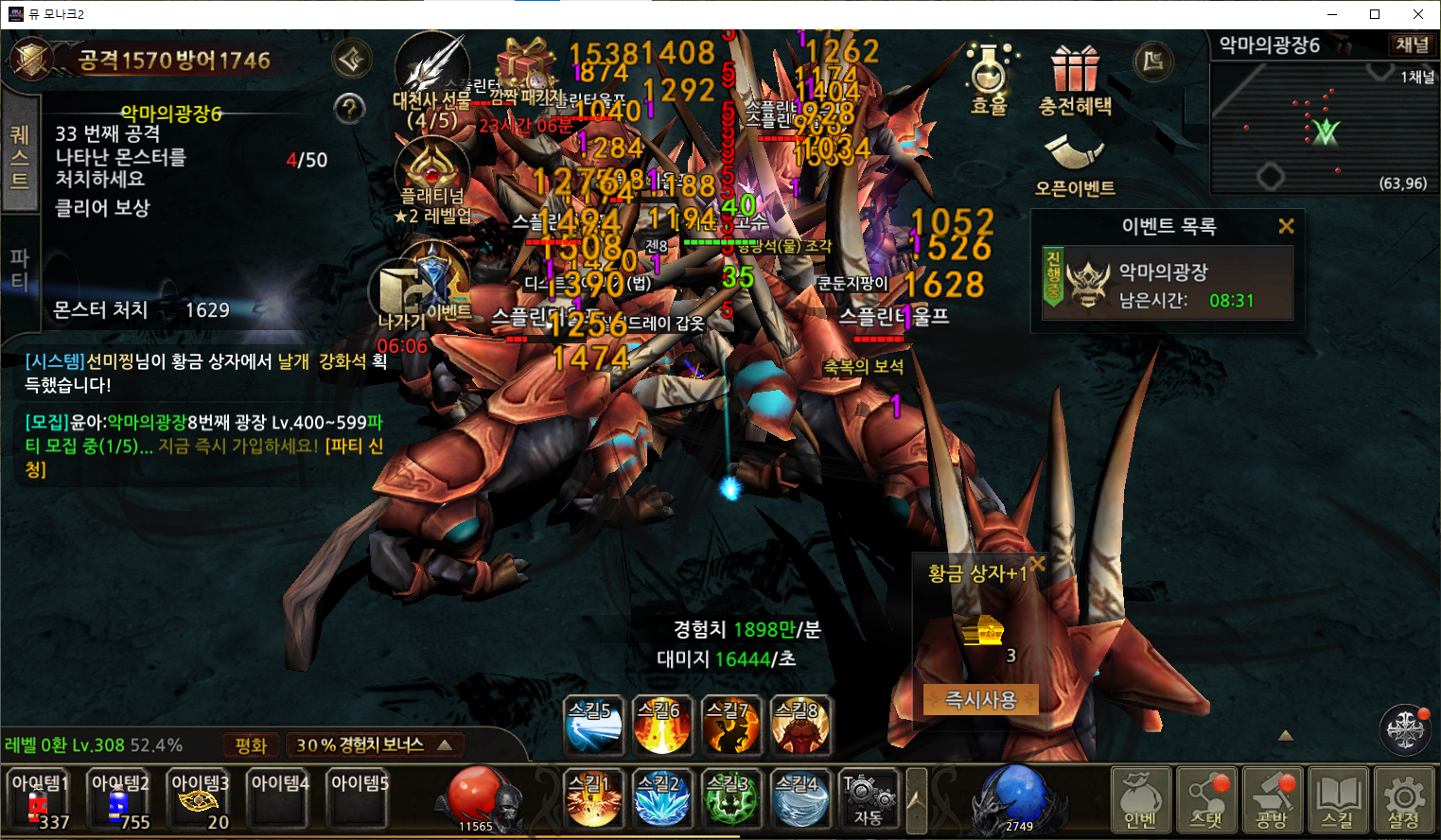Open the 설정 settings gear

pos(1404,800)
